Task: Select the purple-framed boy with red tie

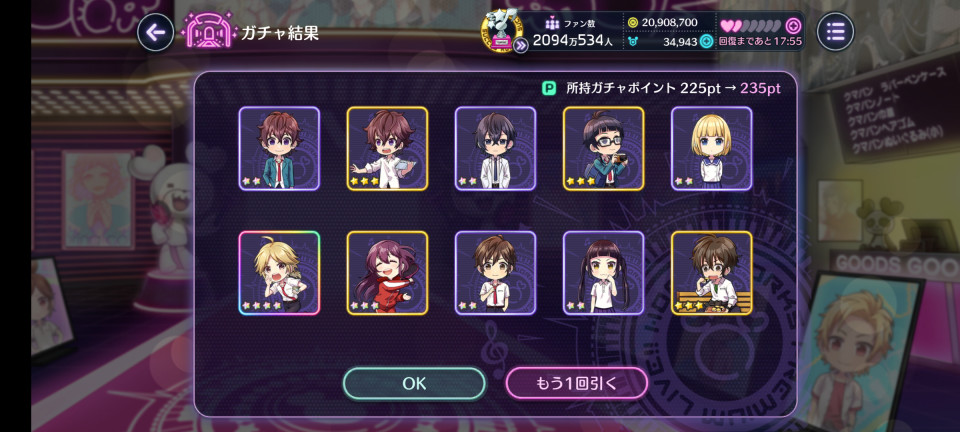Action: 495,273
